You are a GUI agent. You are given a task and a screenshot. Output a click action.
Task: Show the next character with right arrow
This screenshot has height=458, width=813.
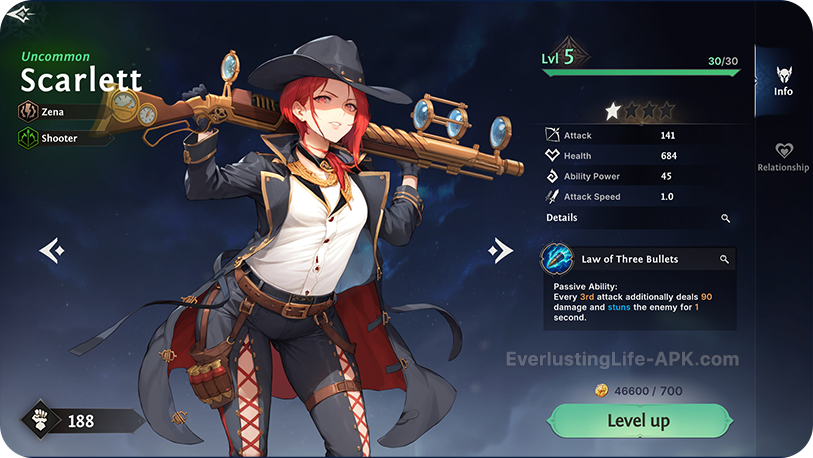pos(500,250)
